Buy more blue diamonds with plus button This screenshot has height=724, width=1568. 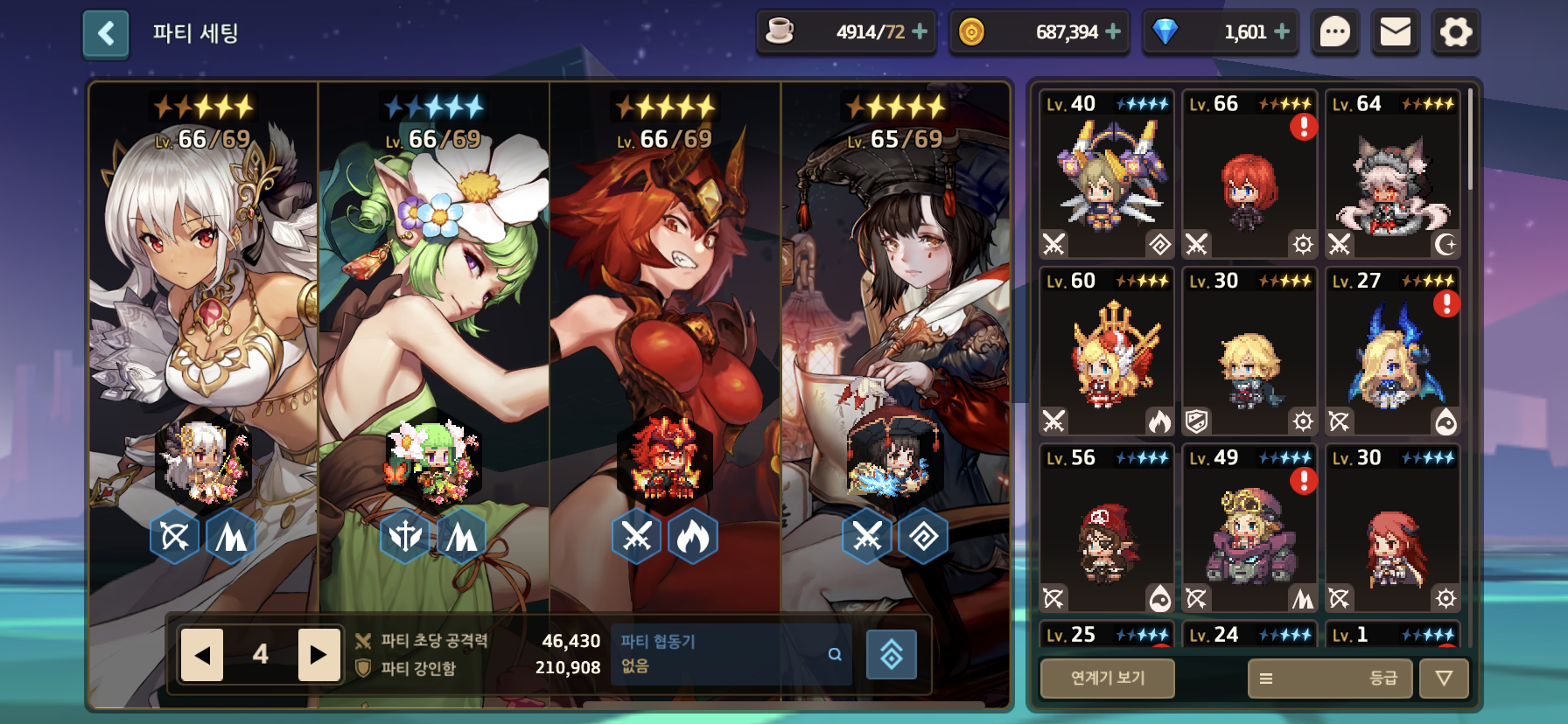(x=1282, y=31)
